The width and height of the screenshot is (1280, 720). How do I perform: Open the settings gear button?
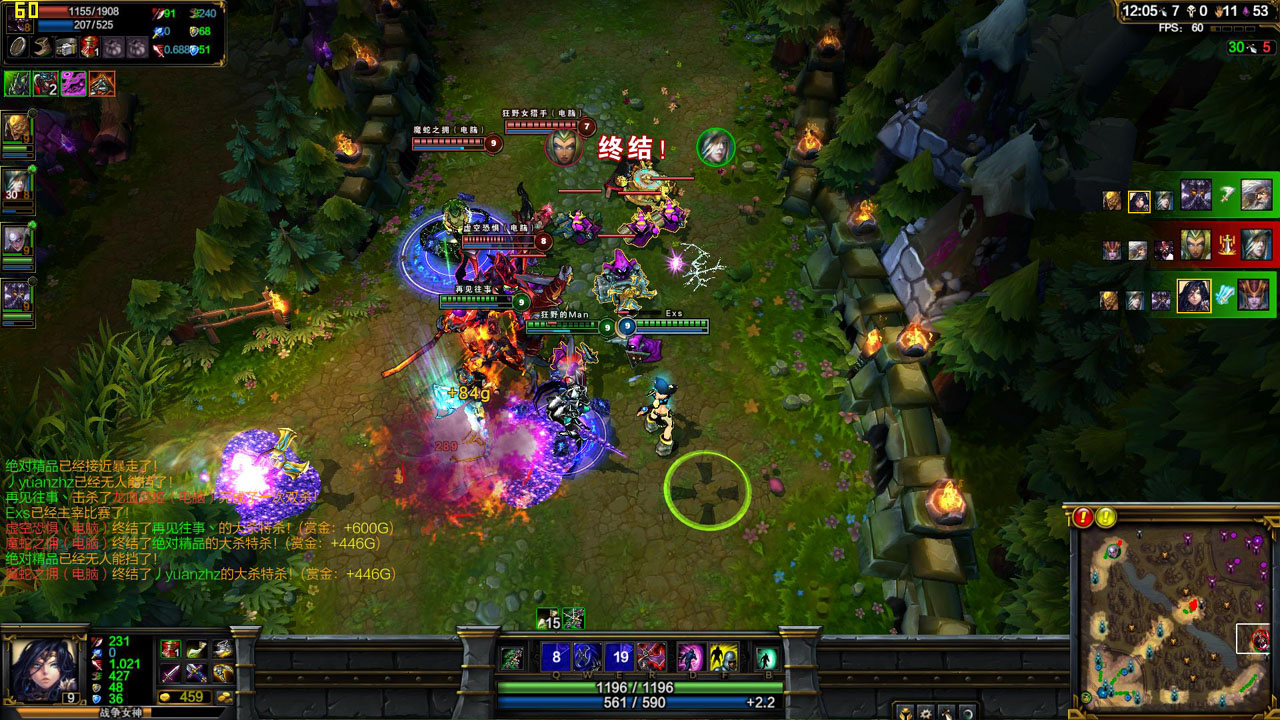(x=926, y=713)
